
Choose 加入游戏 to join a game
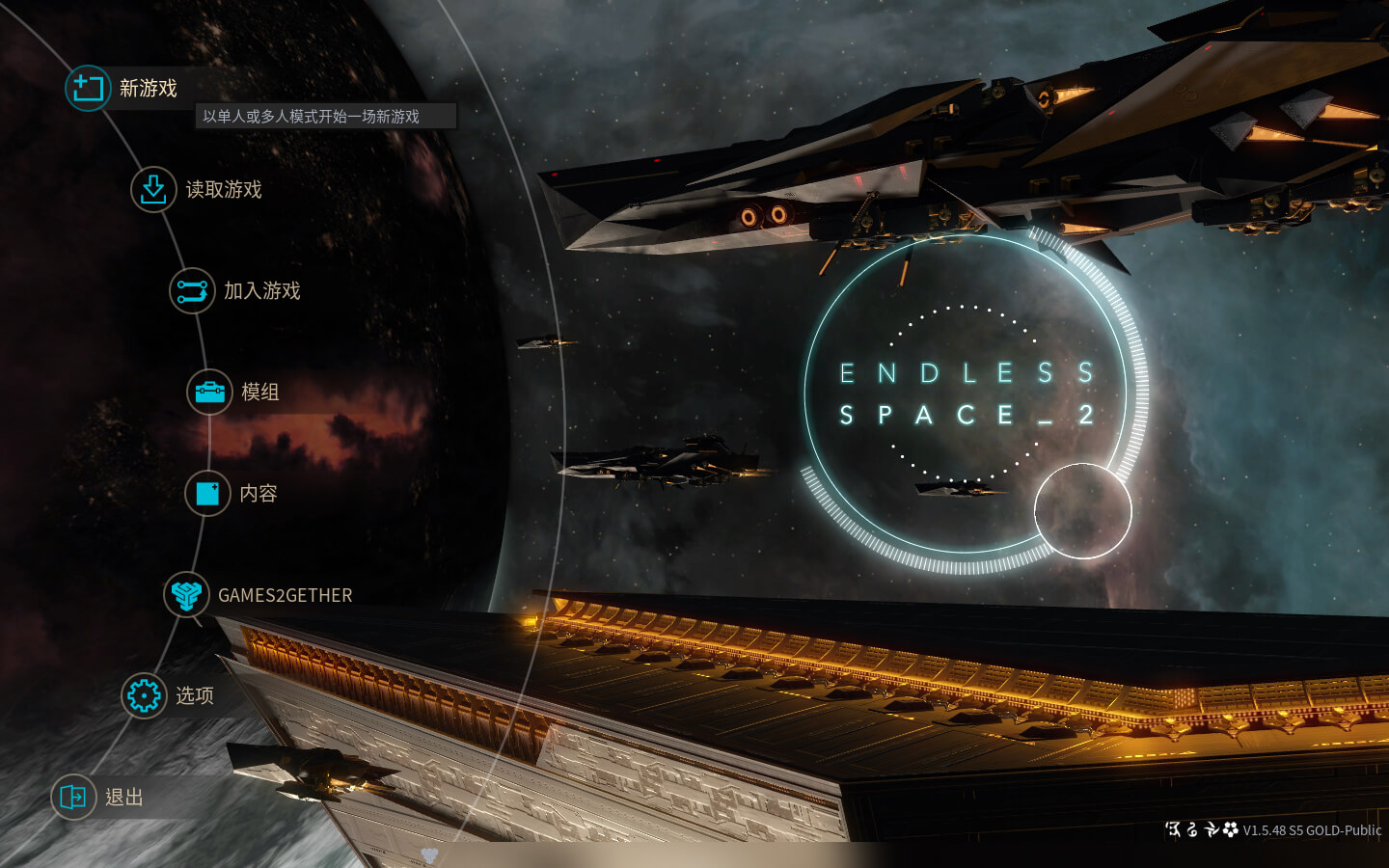[260, 291]
